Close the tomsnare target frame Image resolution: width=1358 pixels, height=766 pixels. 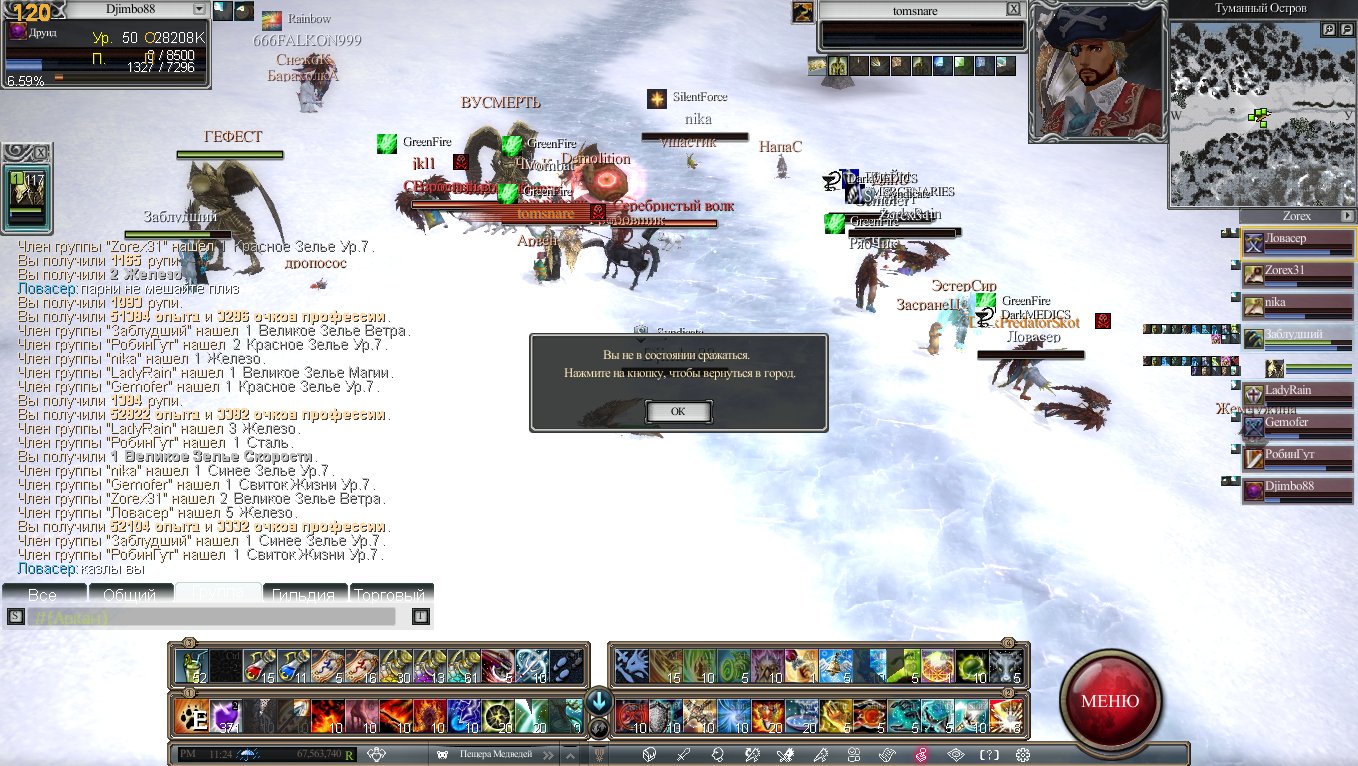1013,9
